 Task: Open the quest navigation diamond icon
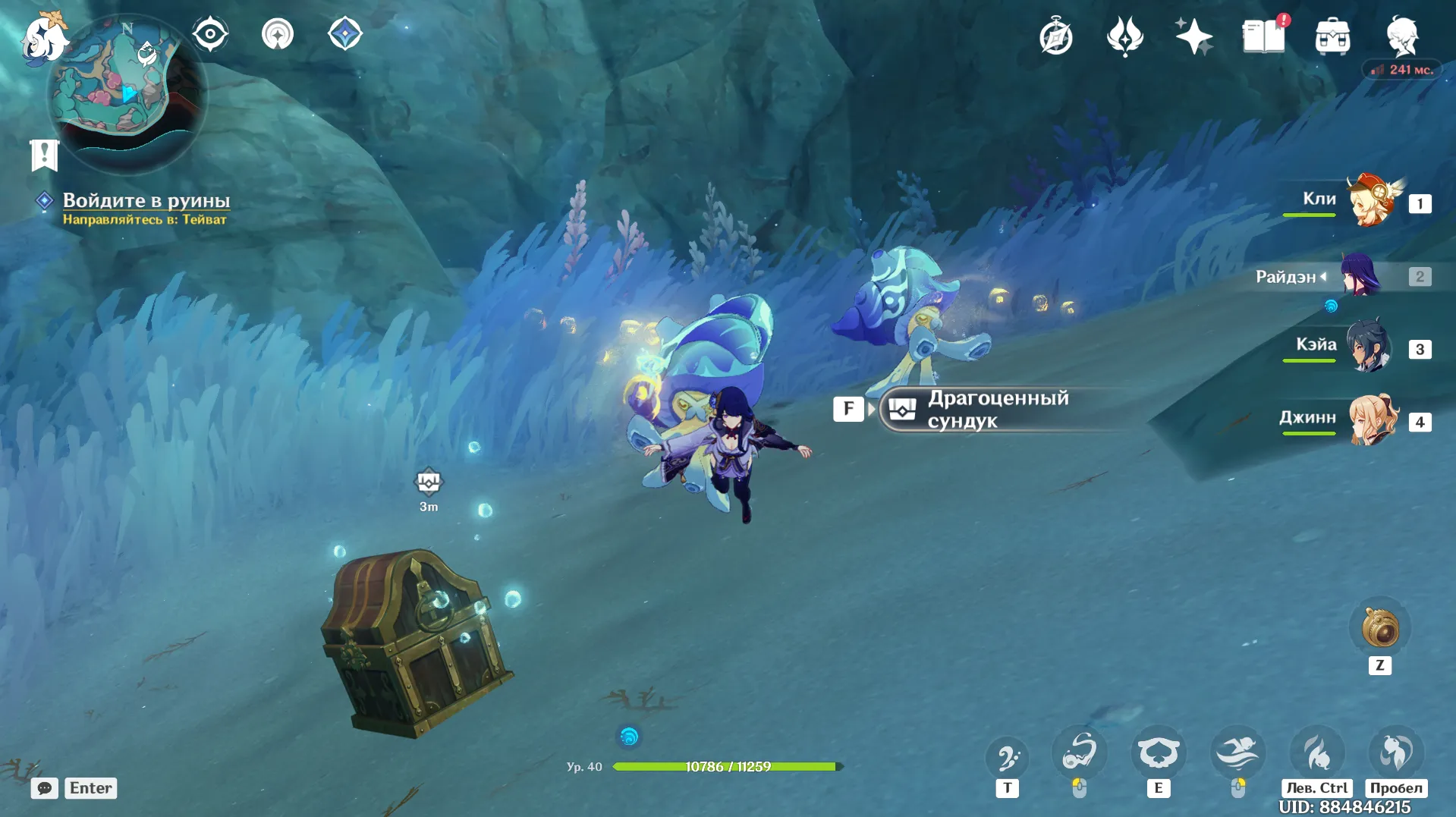click(x=345, y=34)
